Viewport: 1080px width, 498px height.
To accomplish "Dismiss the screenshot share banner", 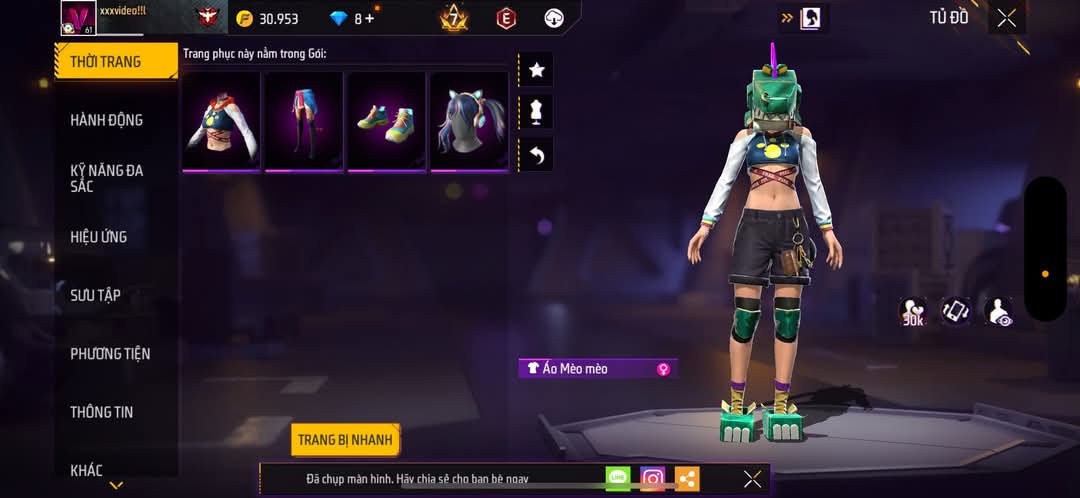I will pyautogui.click(x=752, y=479).
